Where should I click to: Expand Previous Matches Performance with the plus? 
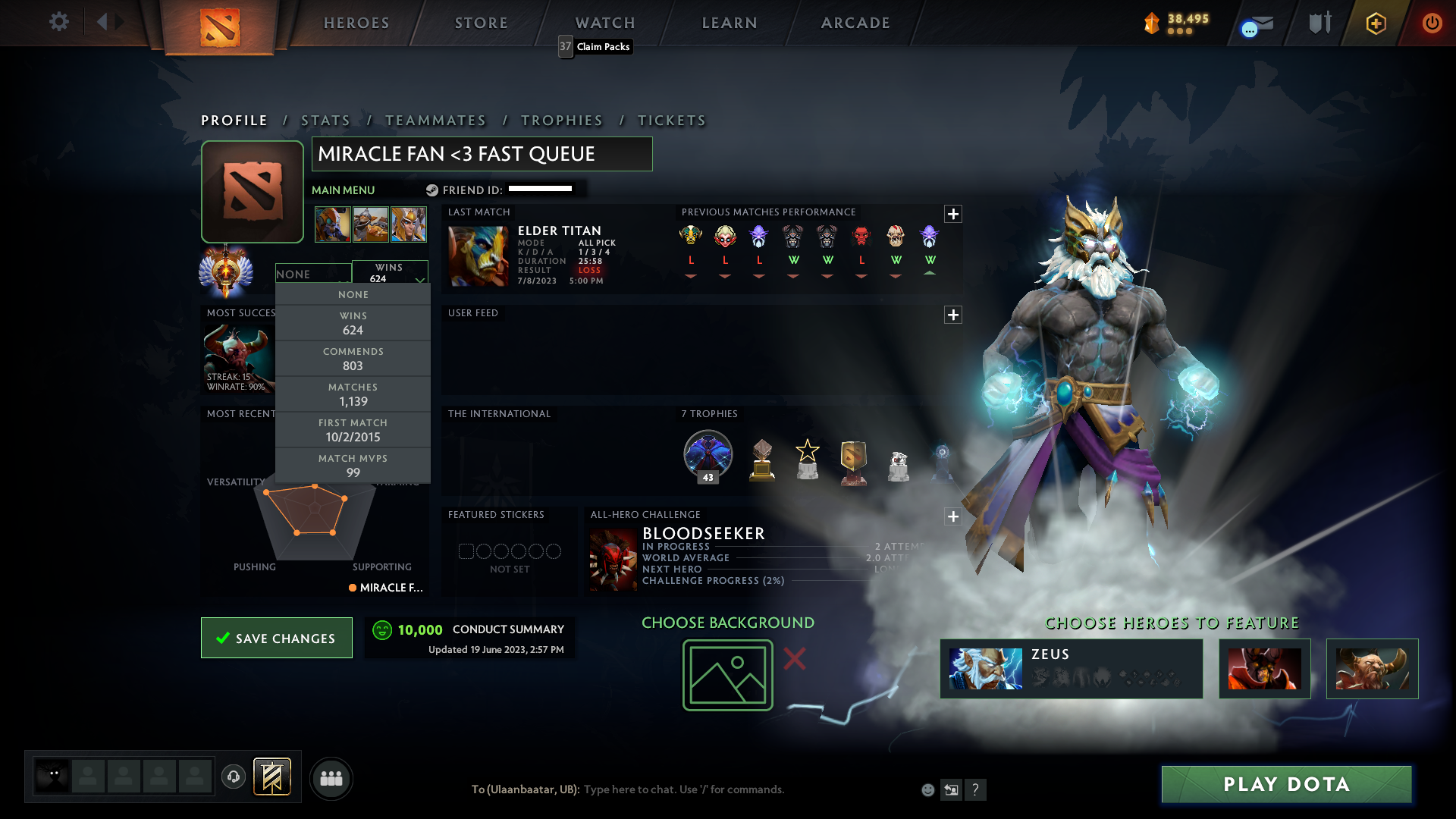(953, 215)
